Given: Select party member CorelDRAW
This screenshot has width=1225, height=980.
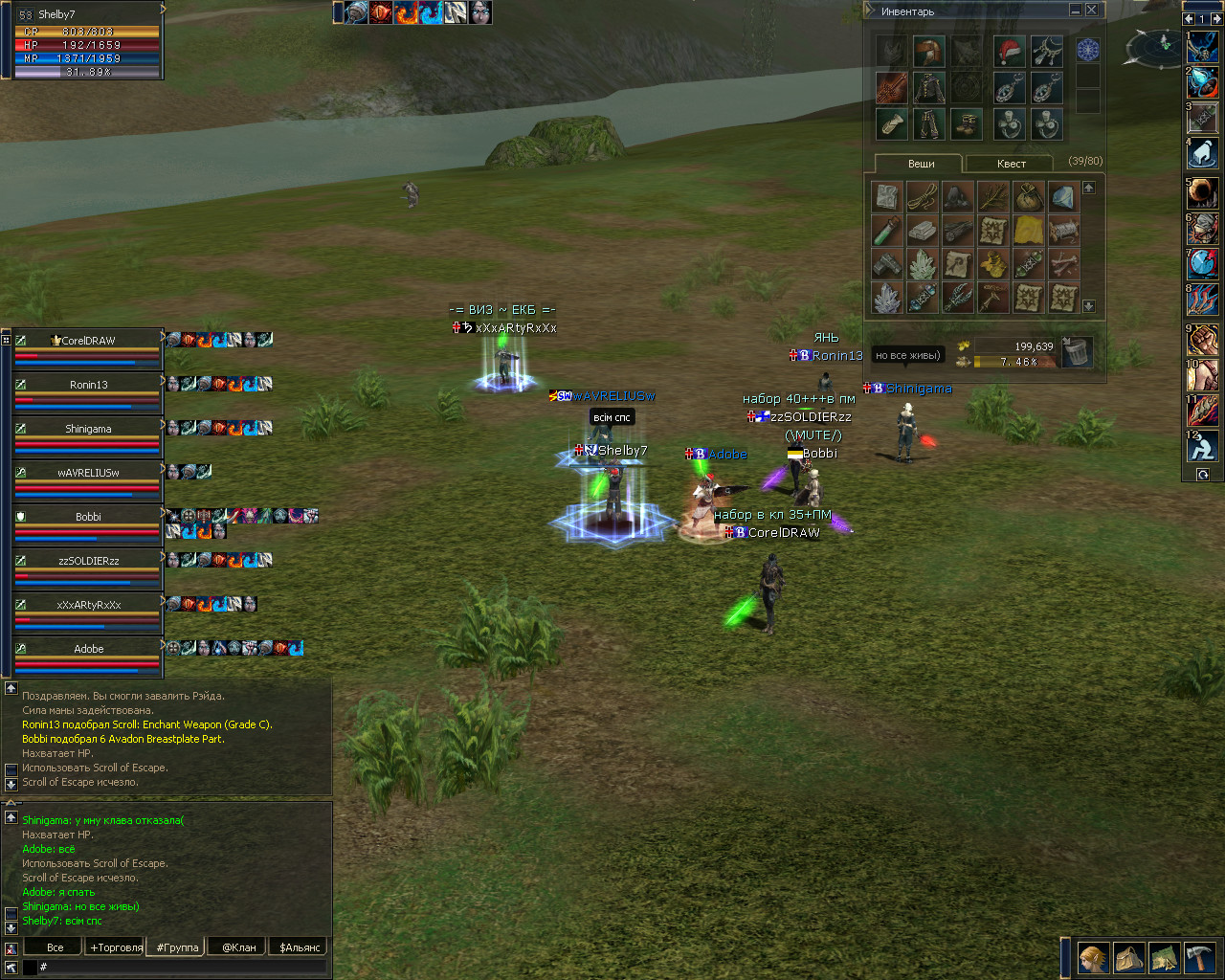Looking at the screenshot, I should pyautogui.click(x=88, y=341).
